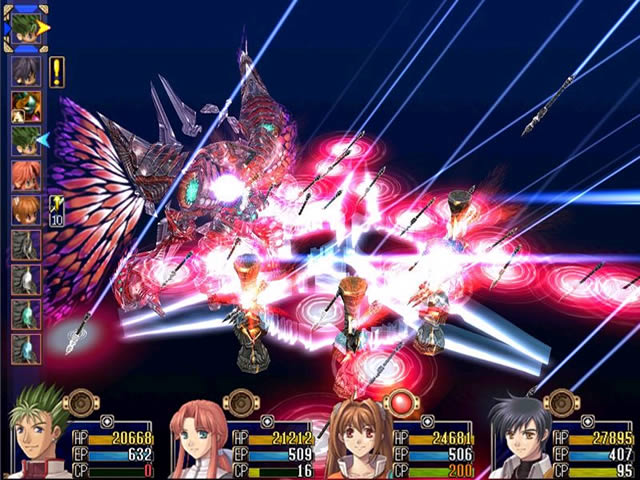Click the exclamation mark turn bonus icon

point(57,72)
